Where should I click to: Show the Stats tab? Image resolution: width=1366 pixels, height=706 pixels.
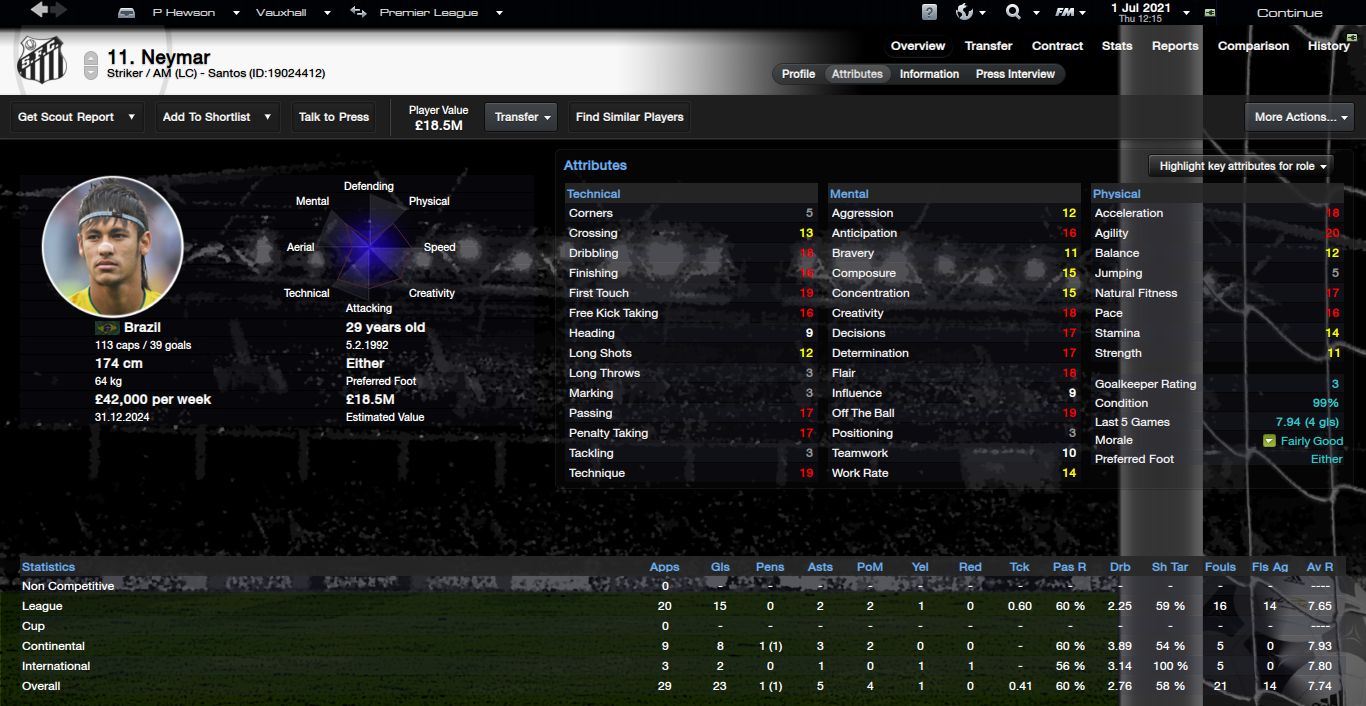tap(1117, 46)
